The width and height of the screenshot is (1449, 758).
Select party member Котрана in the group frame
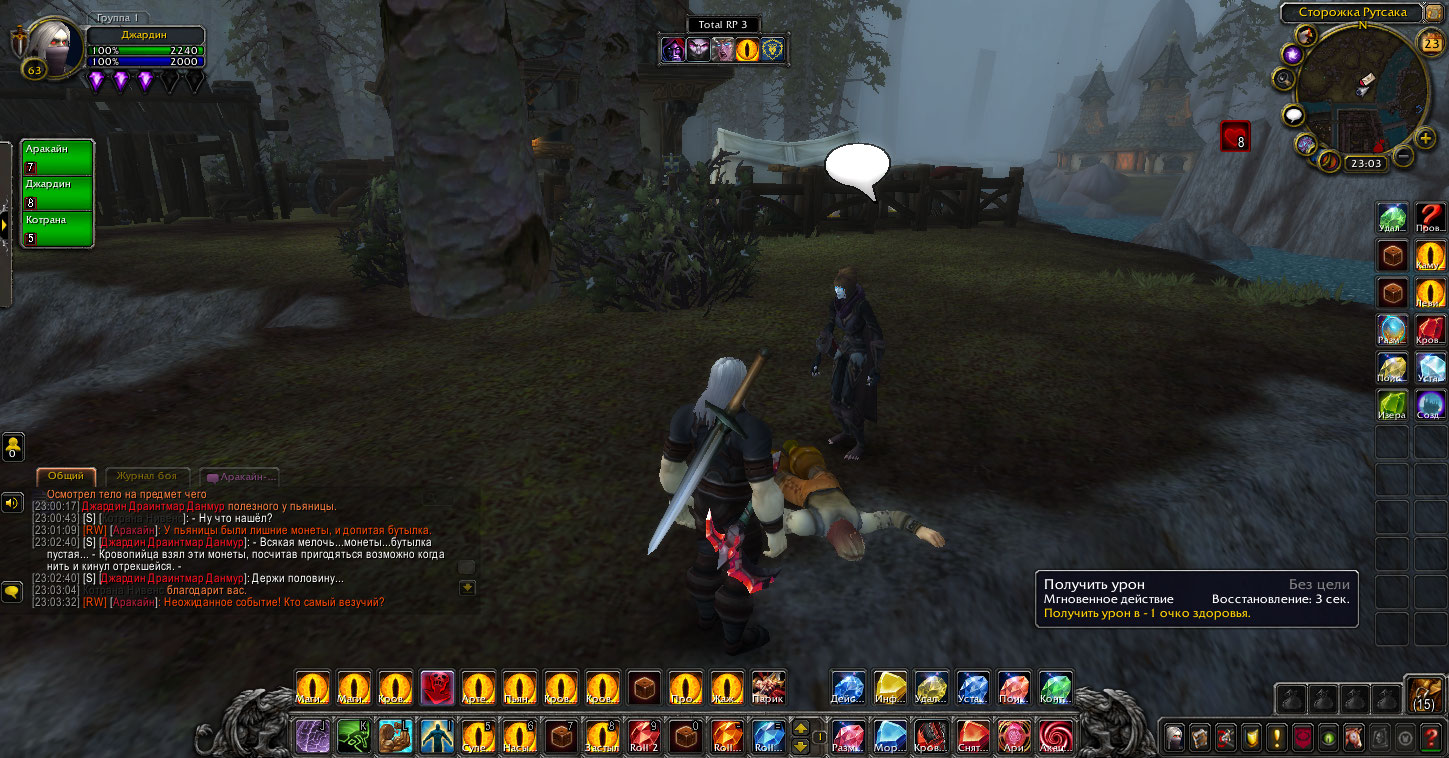[x=57, y=228]
